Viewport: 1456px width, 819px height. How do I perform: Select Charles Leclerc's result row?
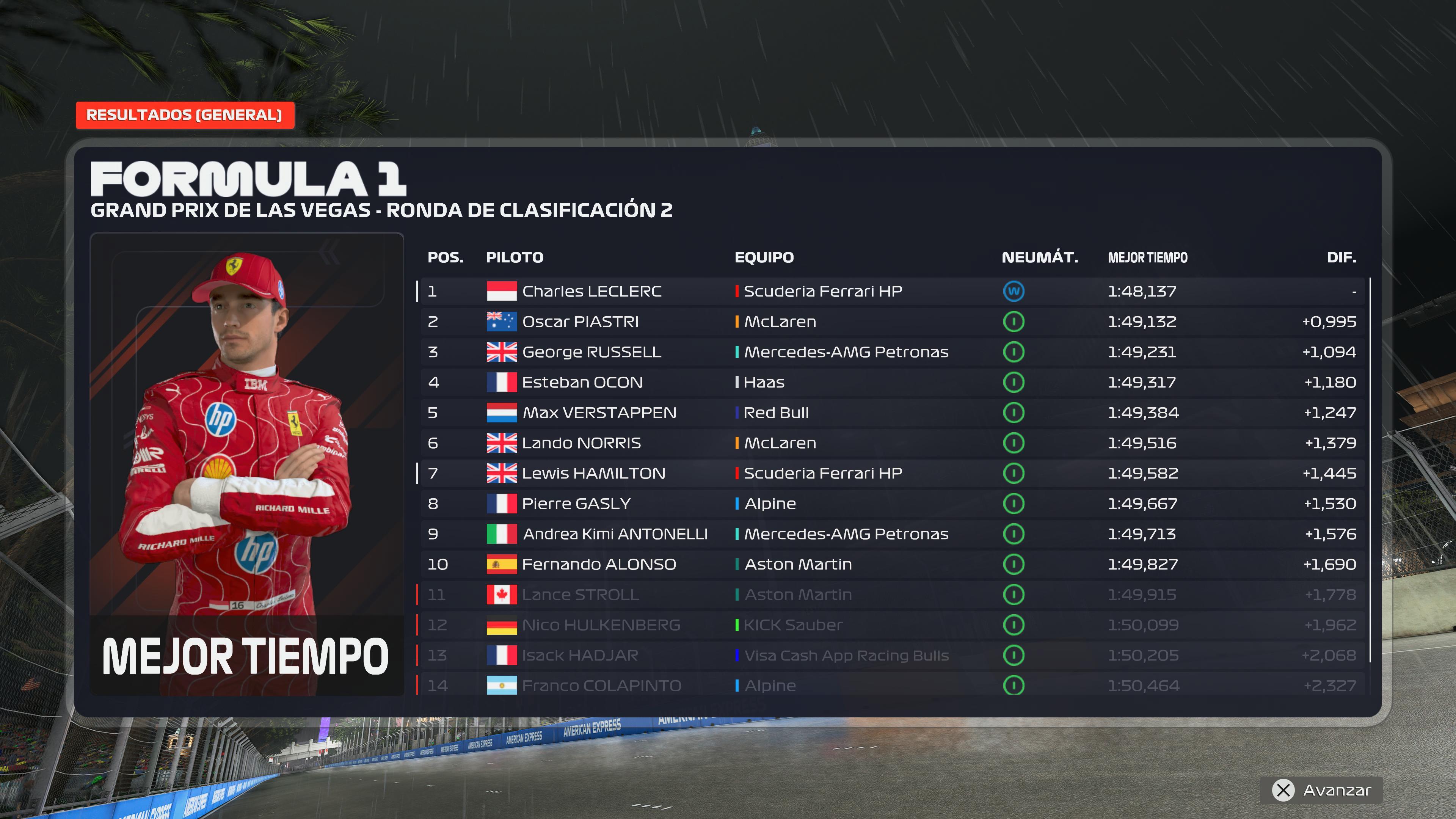(891, 291)
